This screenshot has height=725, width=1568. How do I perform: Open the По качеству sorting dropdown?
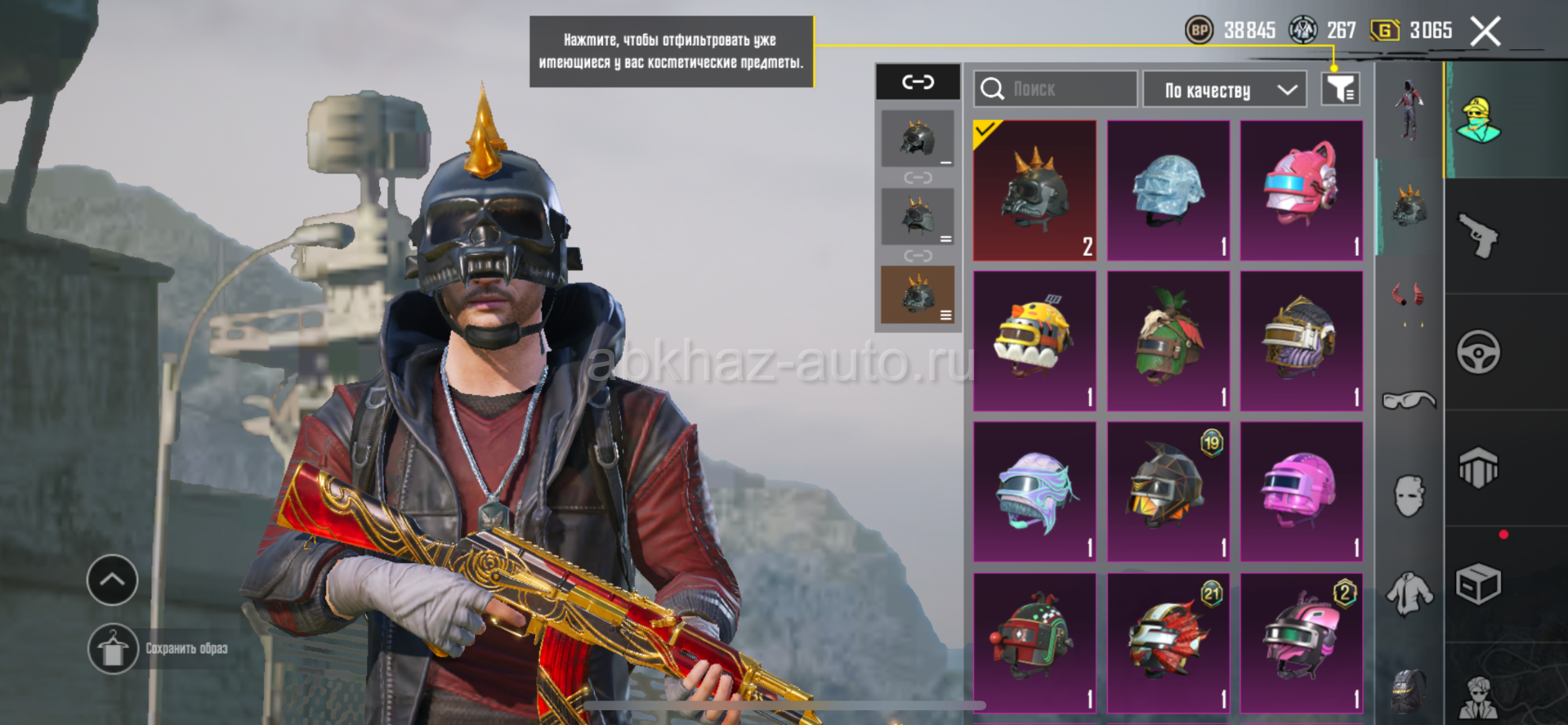click(x=1224, y=90)
